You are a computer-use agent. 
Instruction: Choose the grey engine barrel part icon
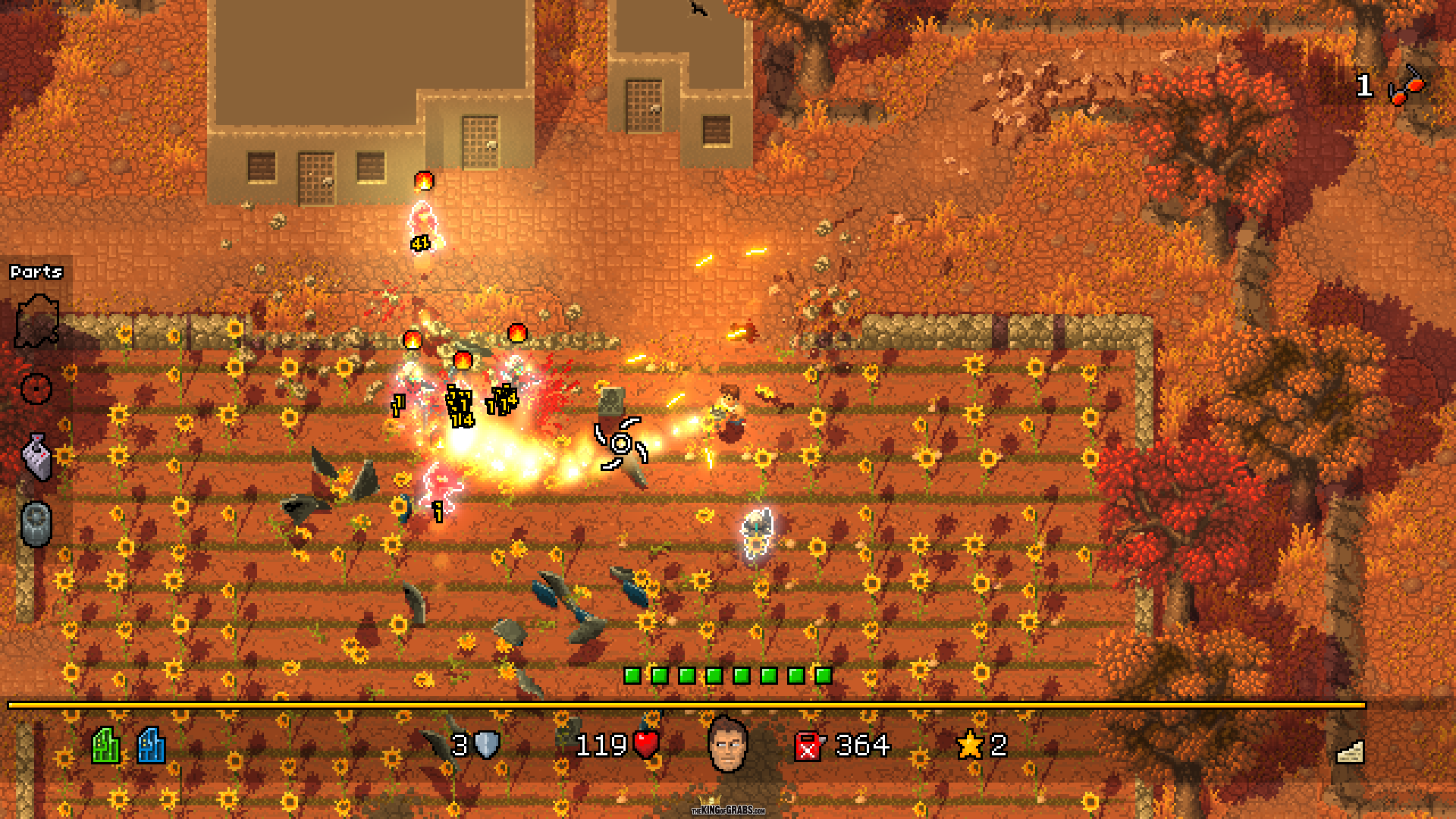tap(36, 523)
